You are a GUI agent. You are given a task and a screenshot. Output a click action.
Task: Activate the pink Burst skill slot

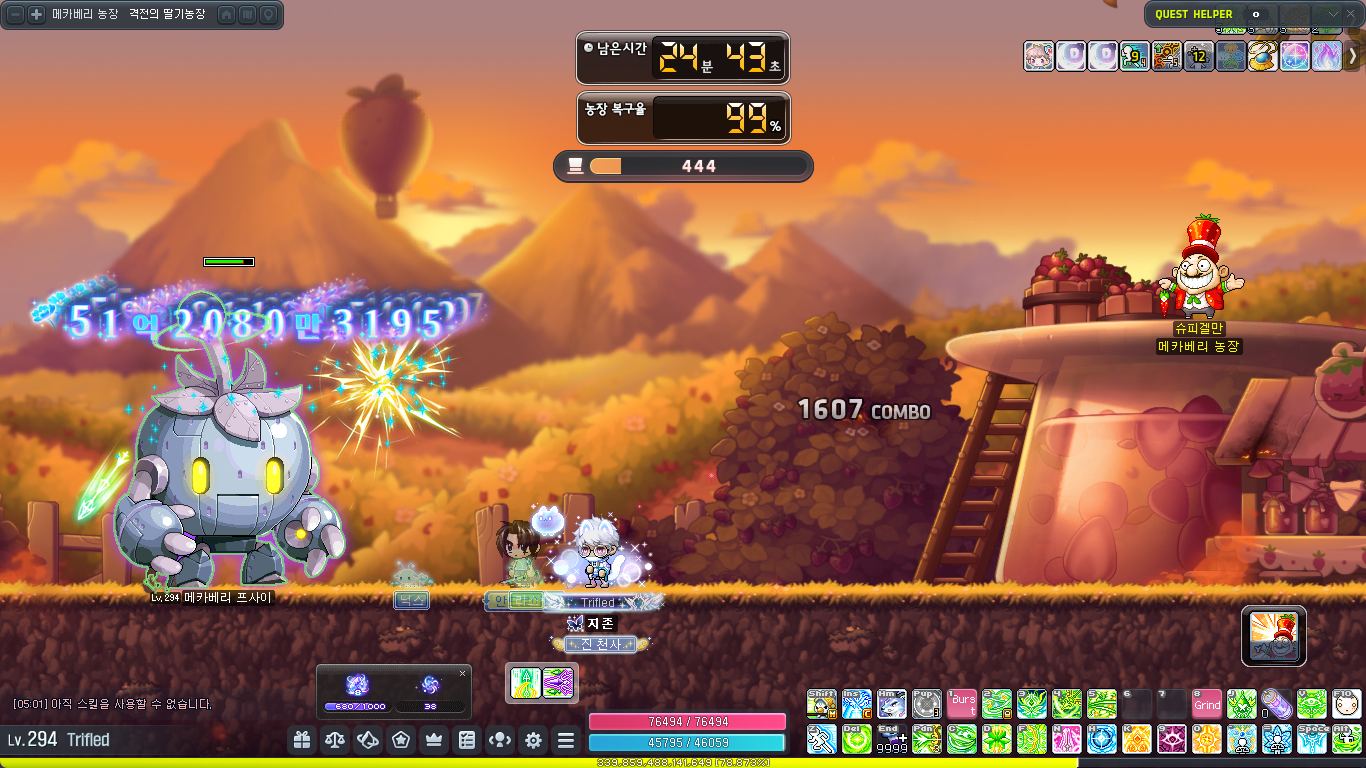963,704
